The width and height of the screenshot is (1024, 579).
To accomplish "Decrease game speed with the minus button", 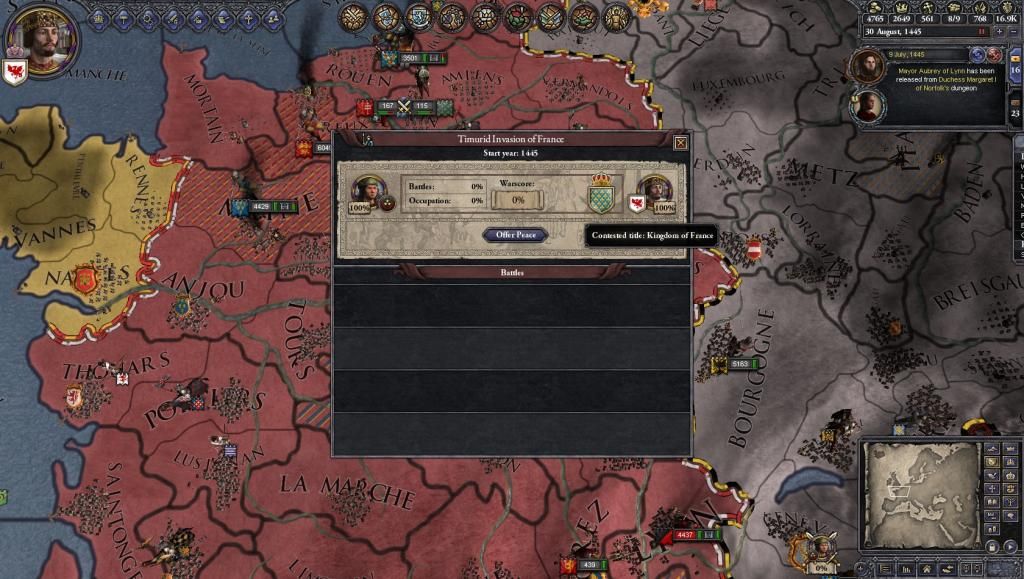I will pos(1013,32).
